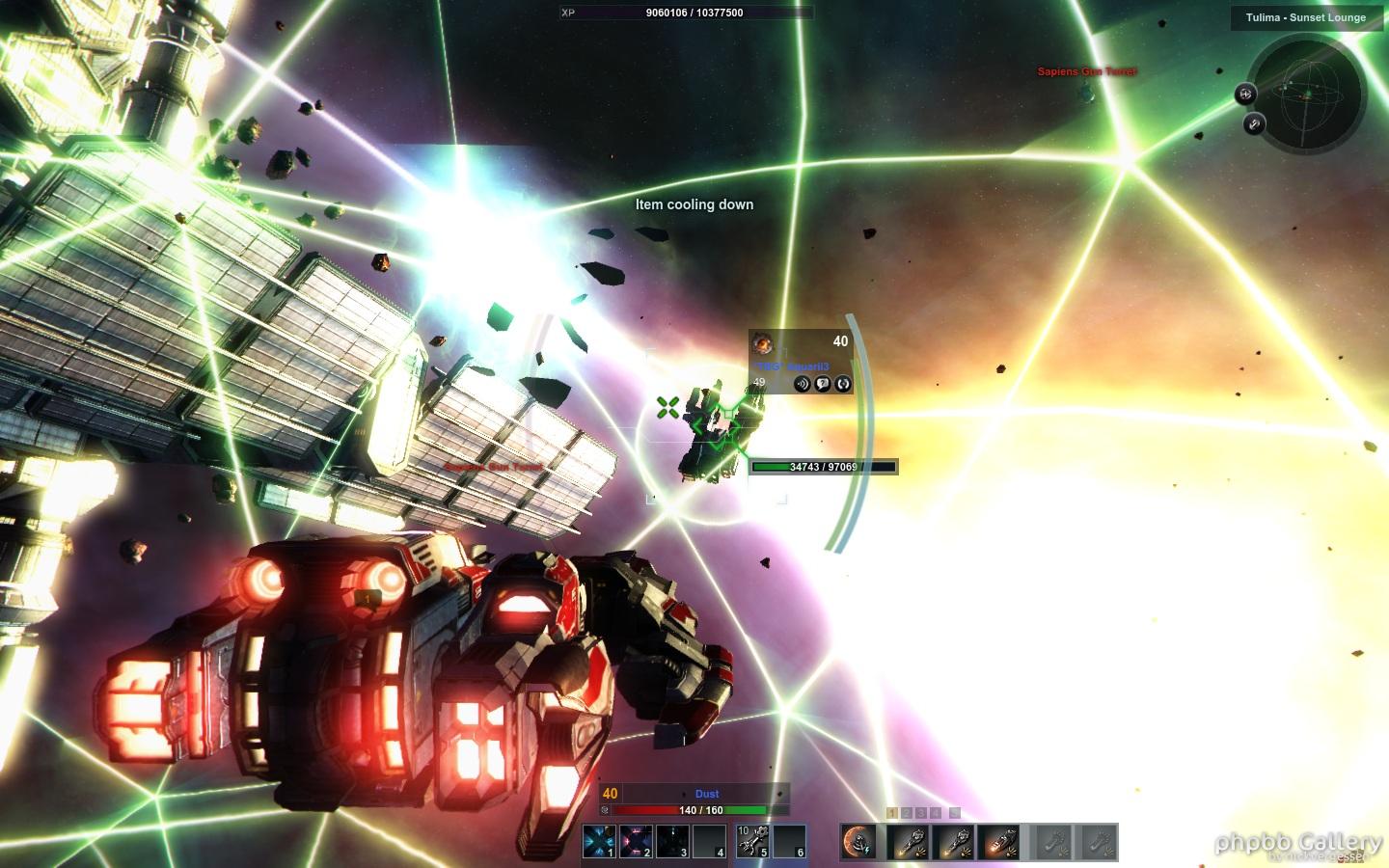Activate the ability in hotbar slot 1
1389x868 pixels.
pos(598,841)
